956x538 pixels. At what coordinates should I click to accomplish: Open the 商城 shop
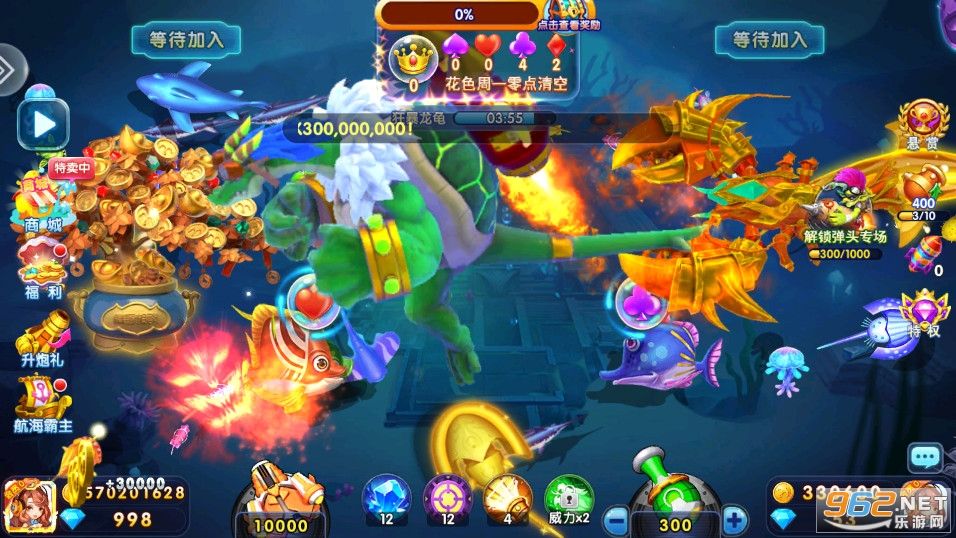(42, 203)
